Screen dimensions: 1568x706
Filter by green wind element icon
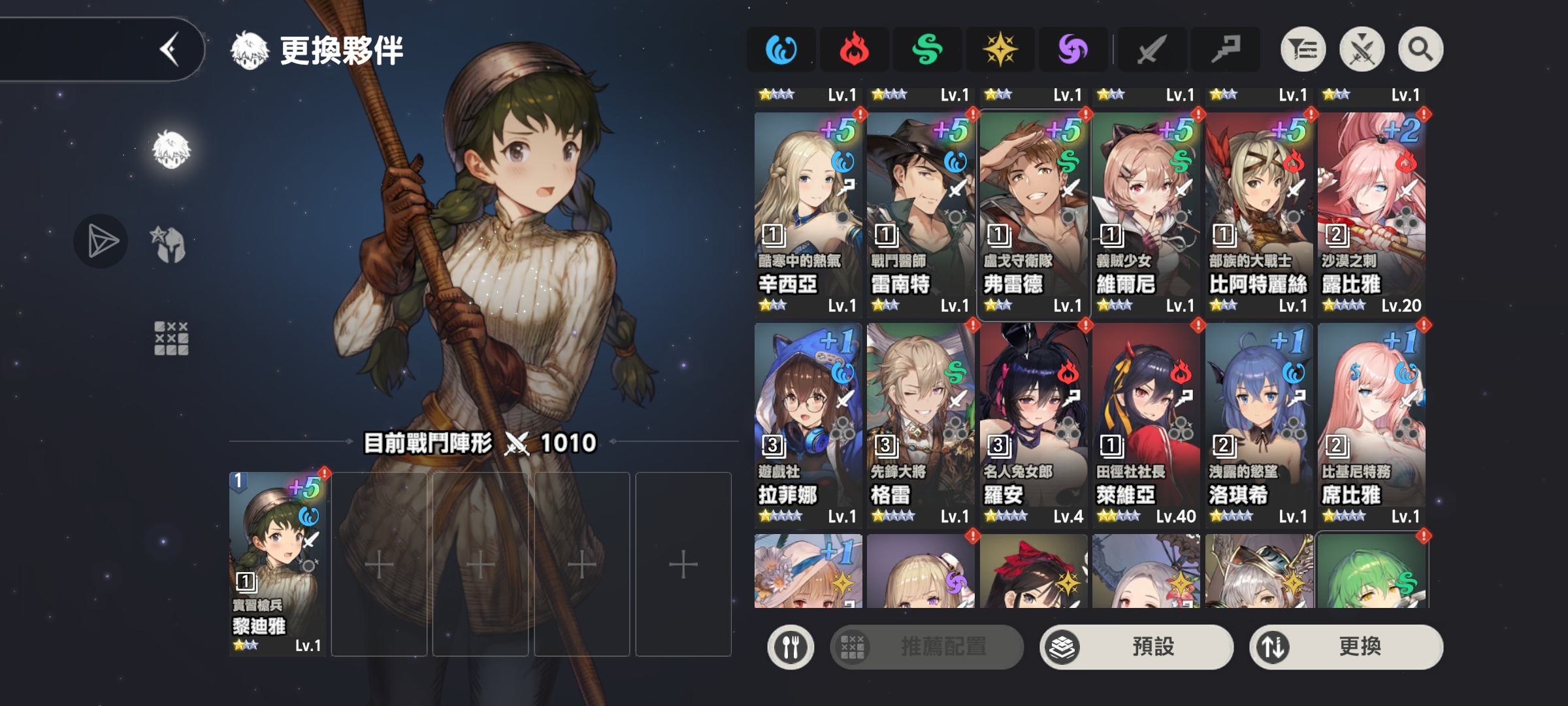pos(927,50)
